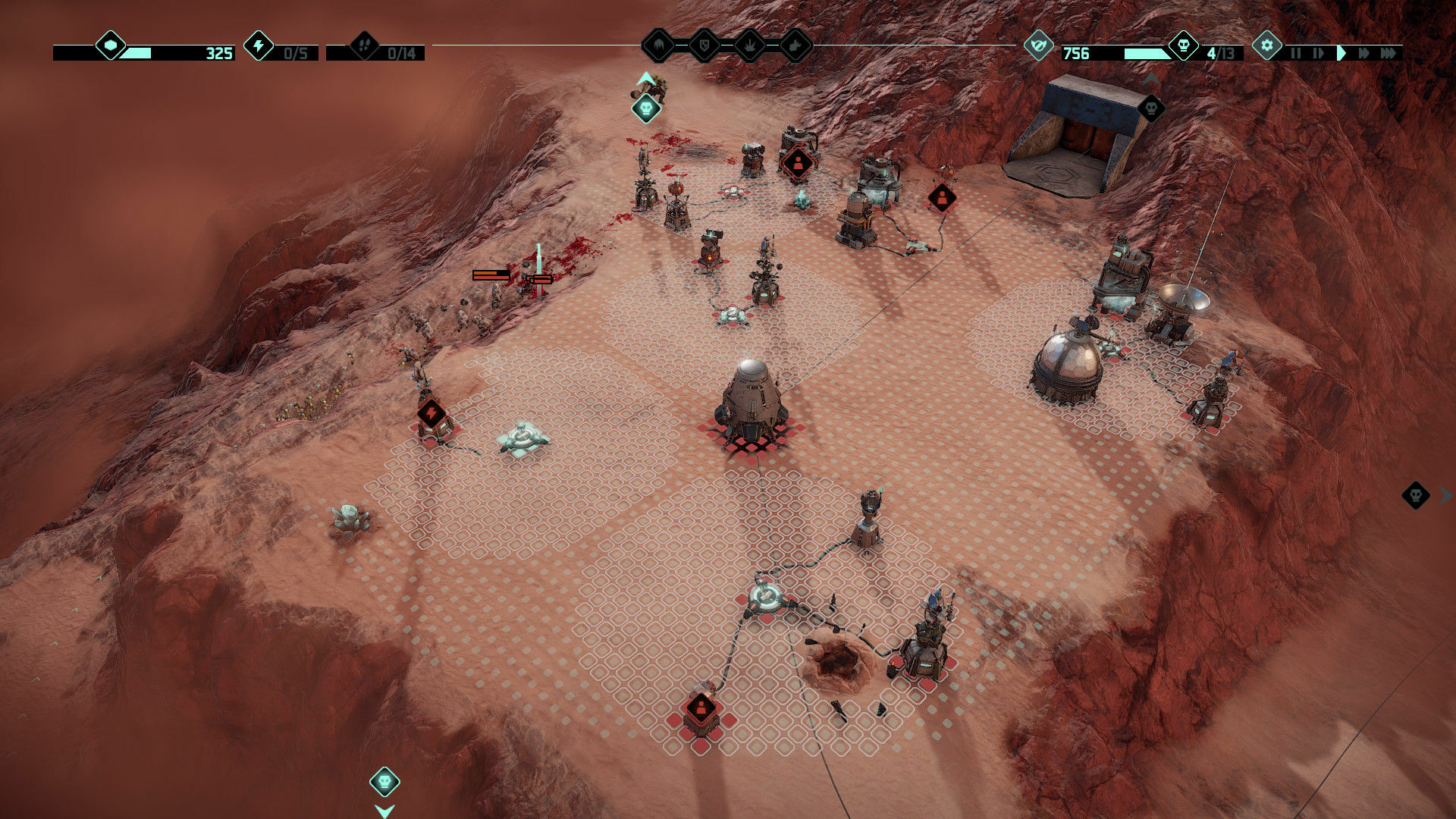The image size is (1456, 819).
Task: Enable fastest game speed with triple arrows
Action: tap(1389, 53)
